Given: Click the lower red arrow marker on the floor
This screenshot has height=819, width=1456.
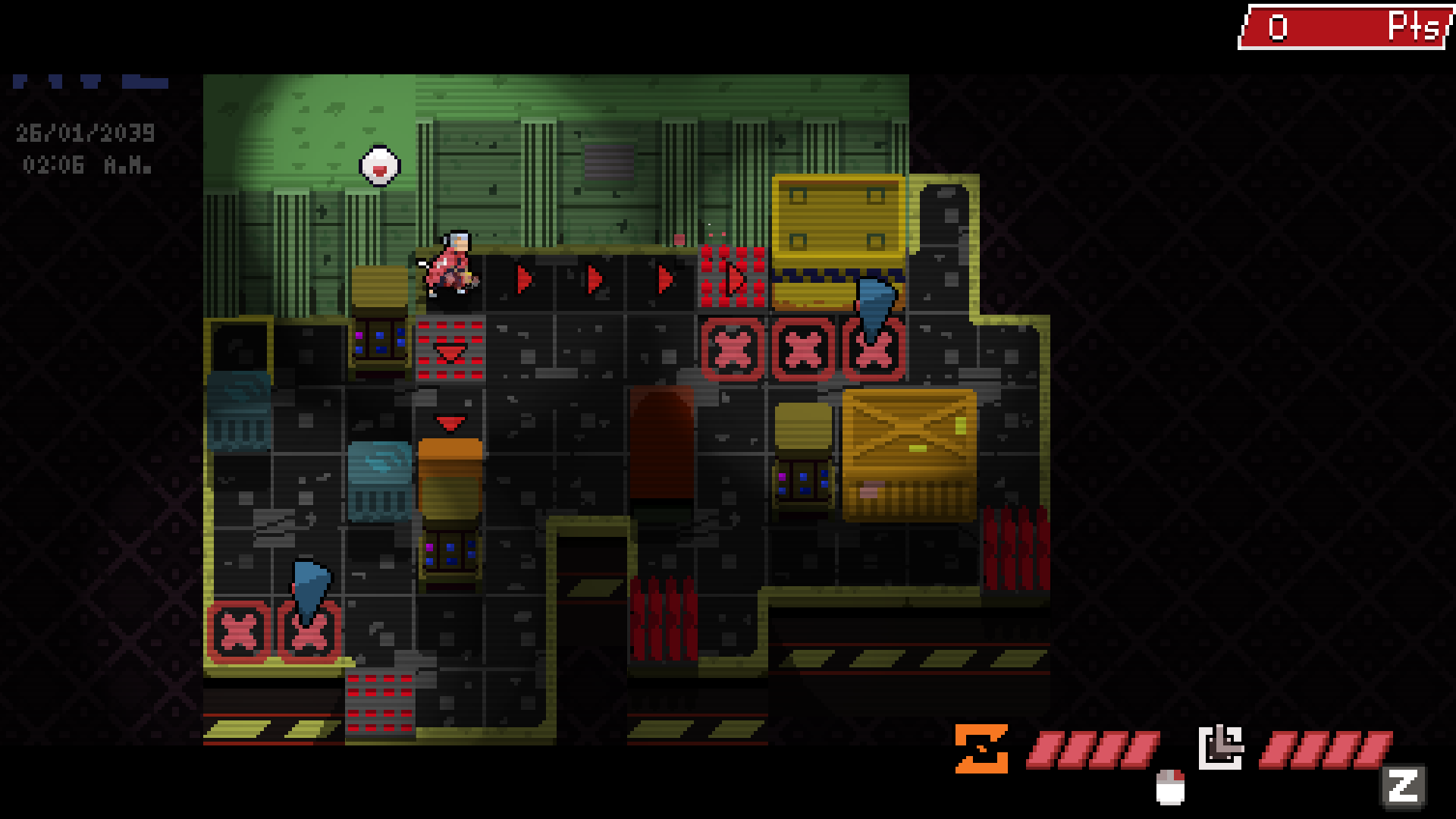Looking at the screenshot, I should pyautogui.click(x=450, y=425).
